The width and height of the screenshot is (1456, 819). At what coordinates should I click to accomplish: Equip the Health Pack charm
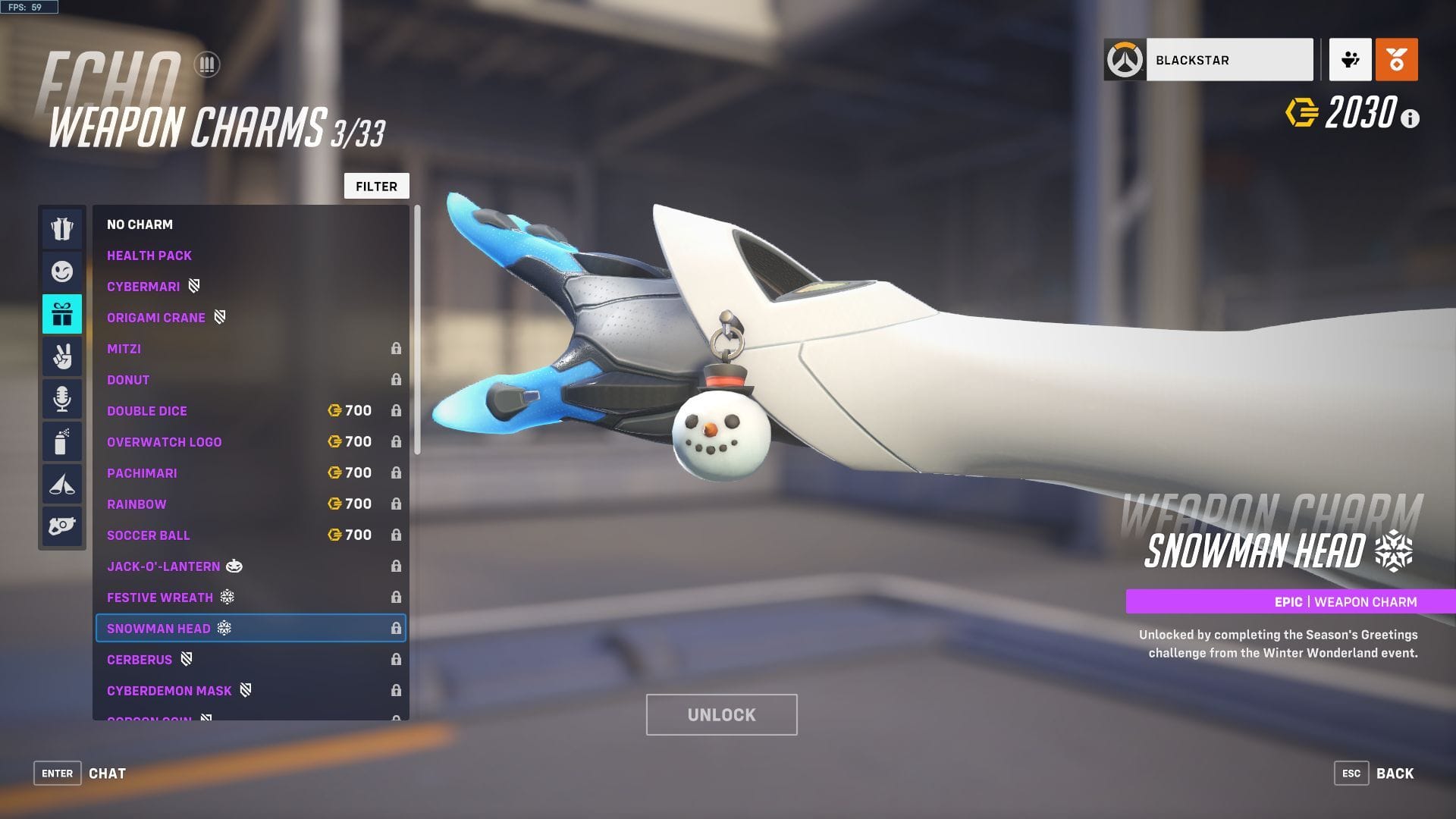tap(149, 256)
